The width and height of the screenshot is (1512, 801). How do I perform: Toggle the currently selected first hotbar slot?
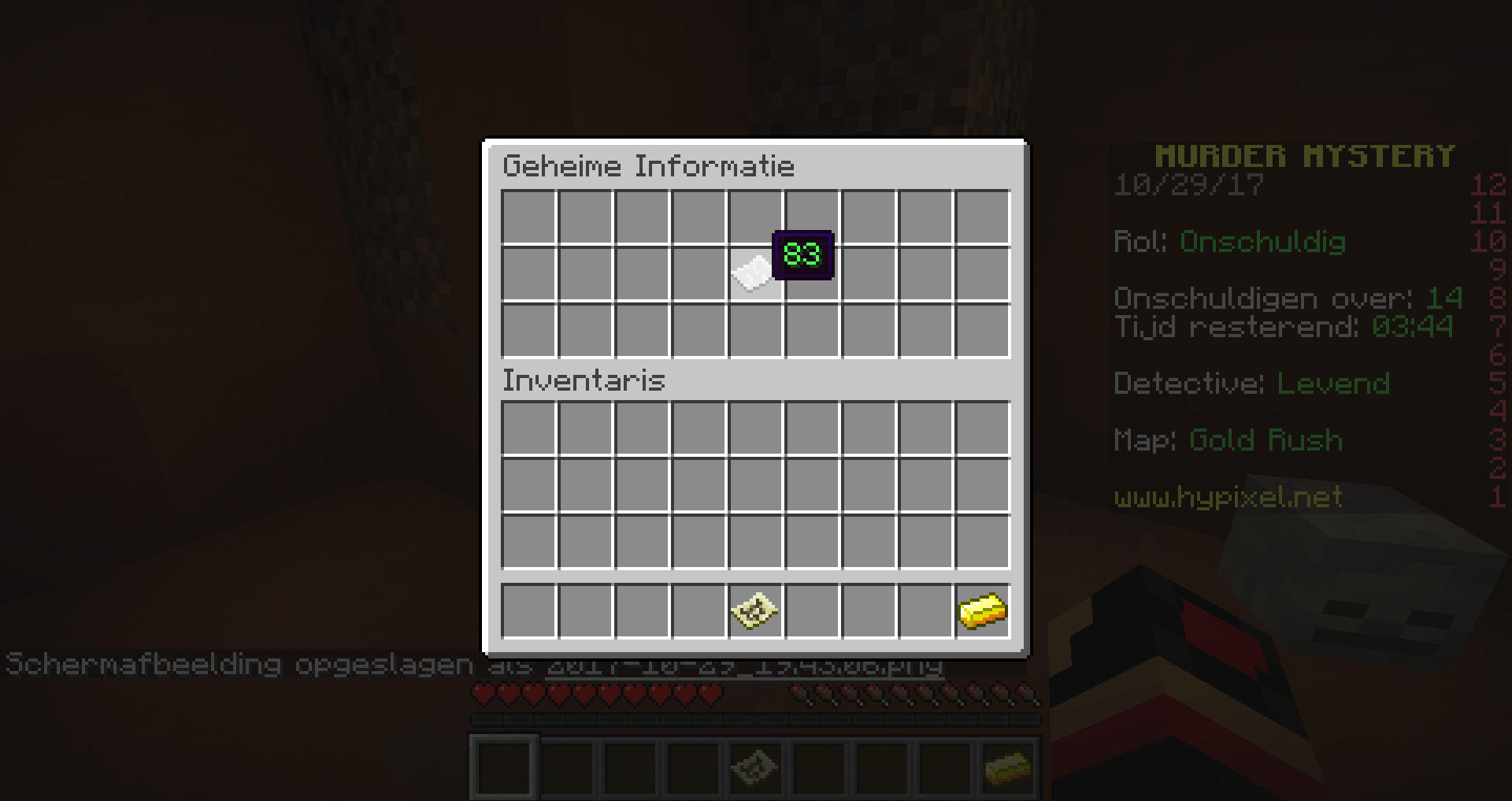(502, 768)
